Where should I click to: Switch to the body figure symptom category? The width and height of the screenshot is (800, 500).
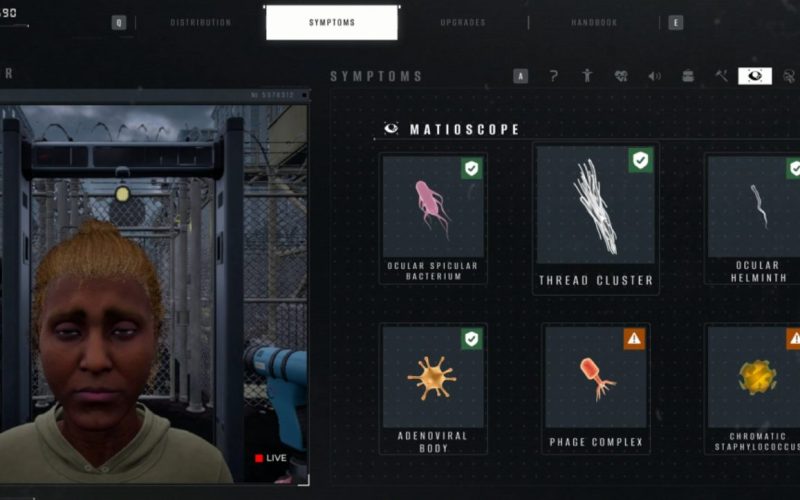click(587, 76)
